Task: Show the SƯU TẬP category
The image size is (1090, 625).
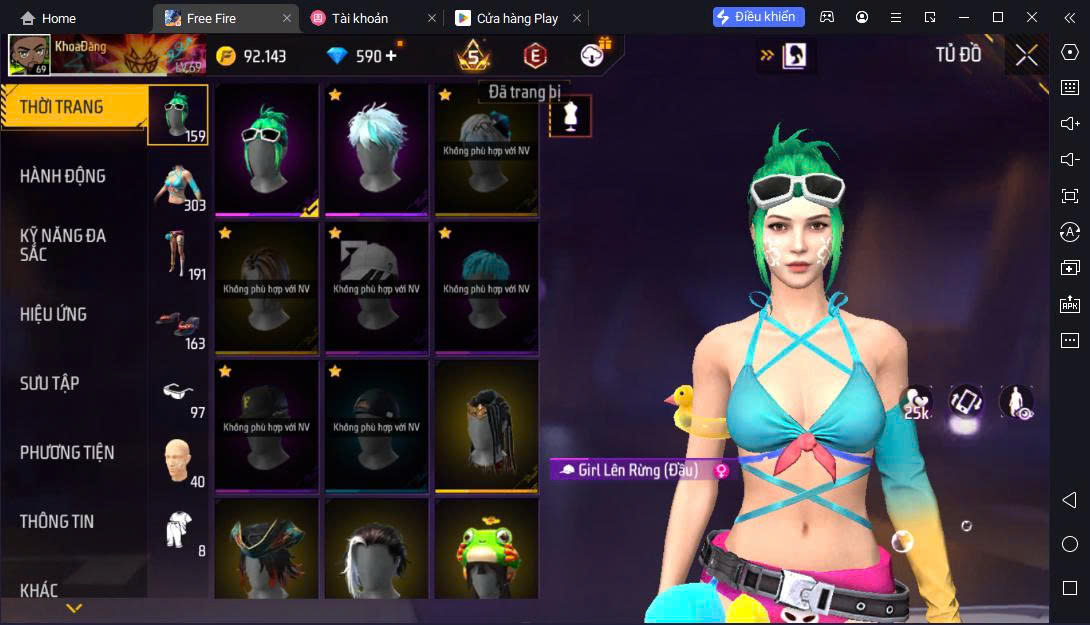Action: pyautogui.click(x=50, y=383)
